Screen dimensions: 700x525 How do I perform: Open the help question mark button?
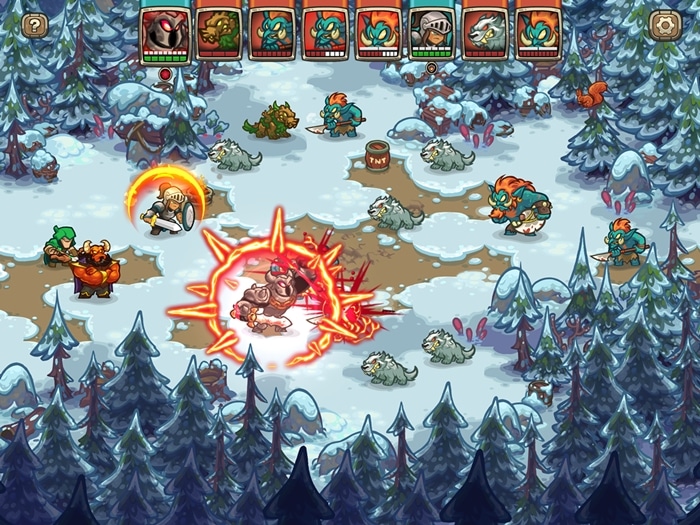click(34, 25)
